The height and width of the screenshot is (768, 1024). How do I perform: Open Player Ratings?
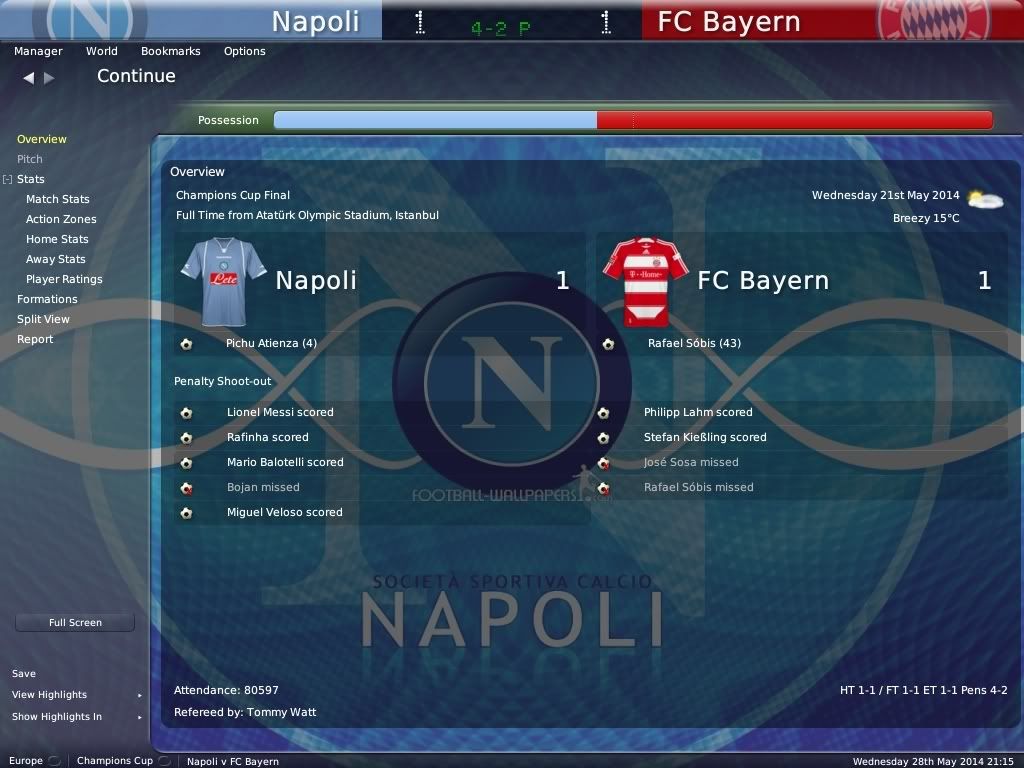coord(64,279)
